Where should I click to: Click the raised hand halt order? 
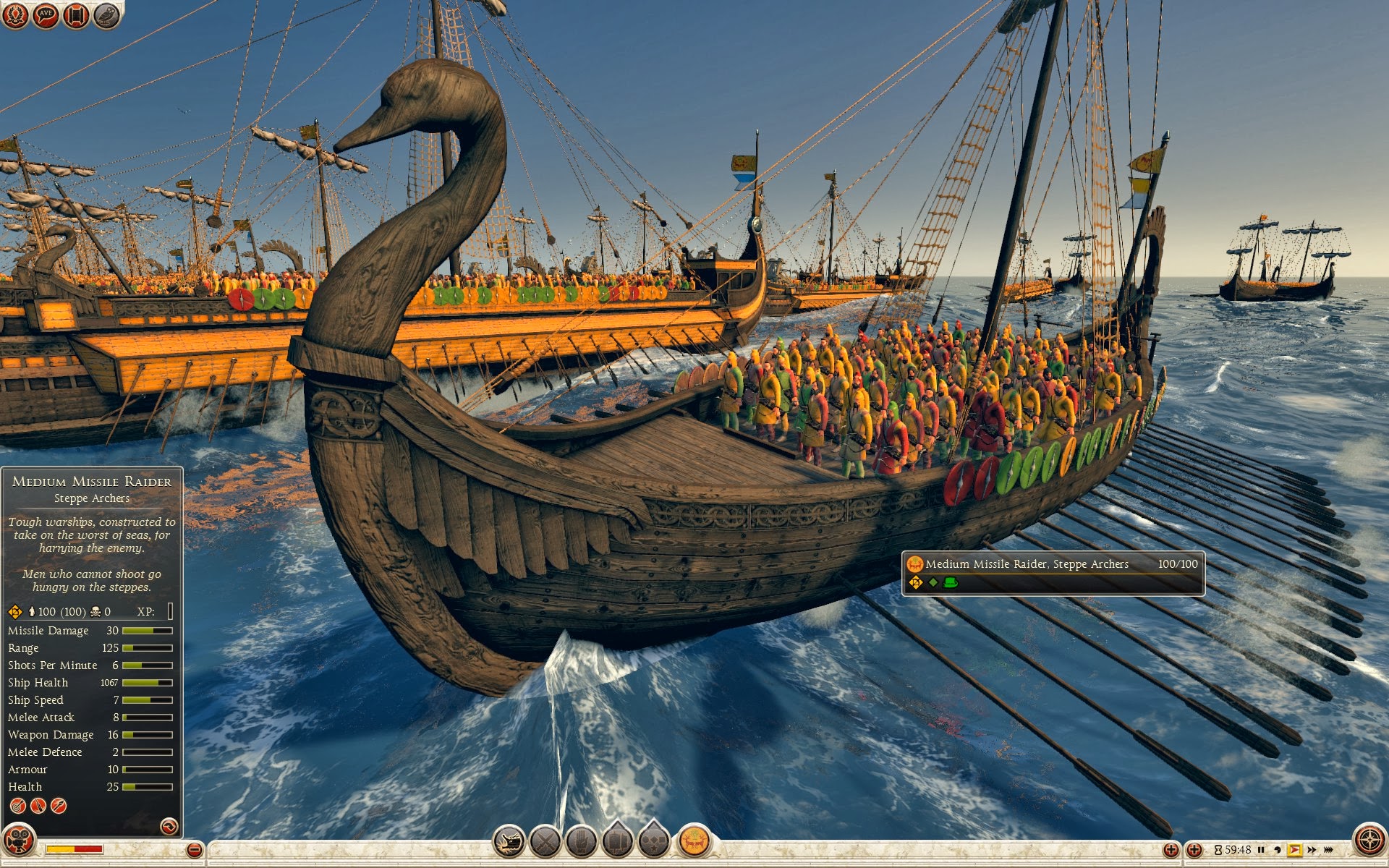click(x=581, y=842)
